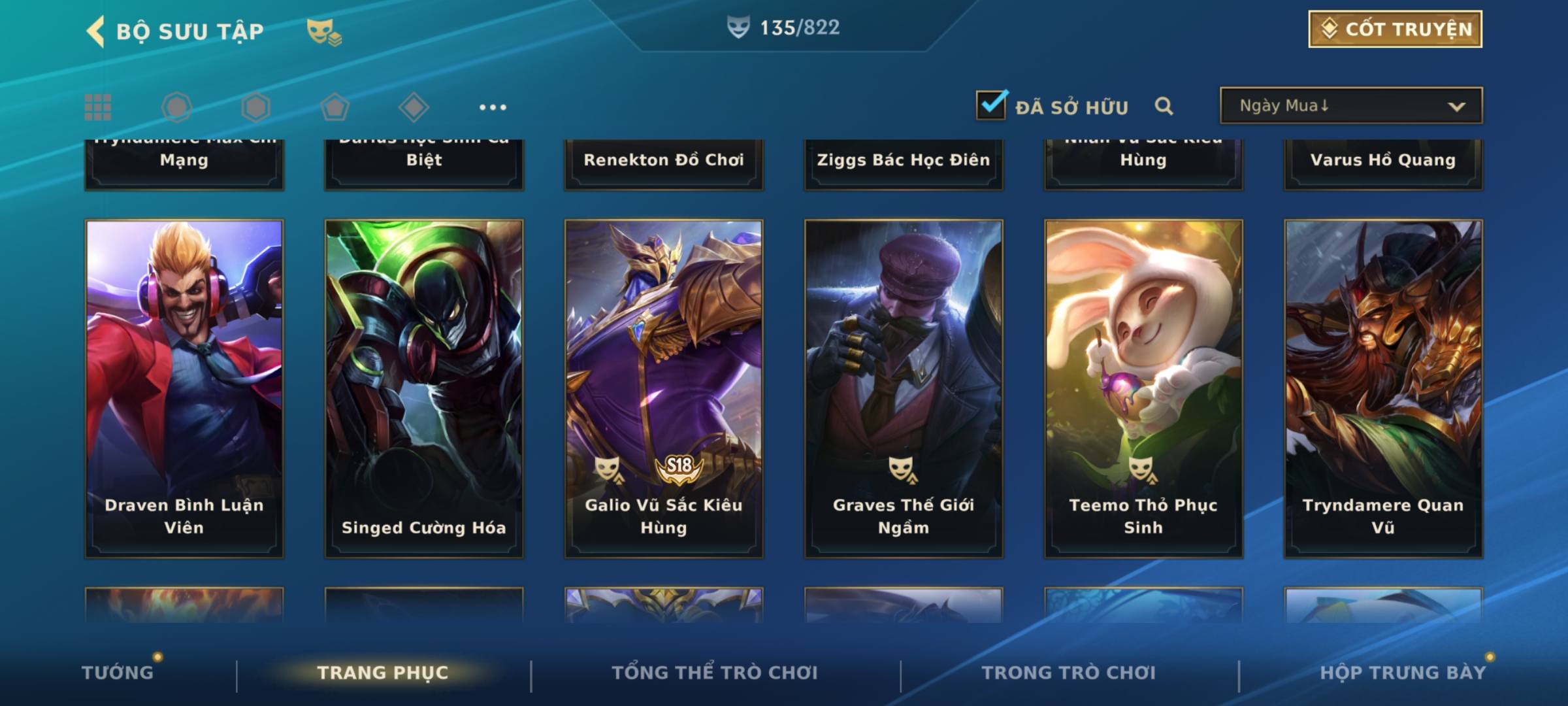
Task: Switch to the Trang Phục tab
Action: click(x=383, y=673)
